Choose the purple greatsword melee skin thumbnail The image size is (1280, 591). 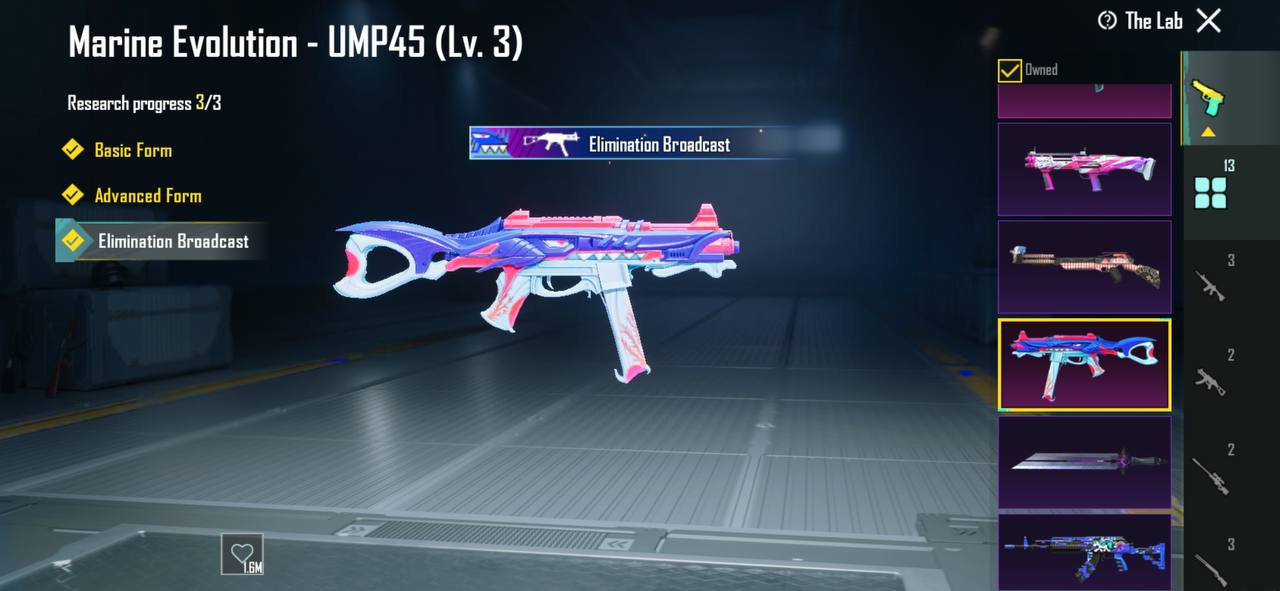pyautogui.click(x=1084, y=462)
